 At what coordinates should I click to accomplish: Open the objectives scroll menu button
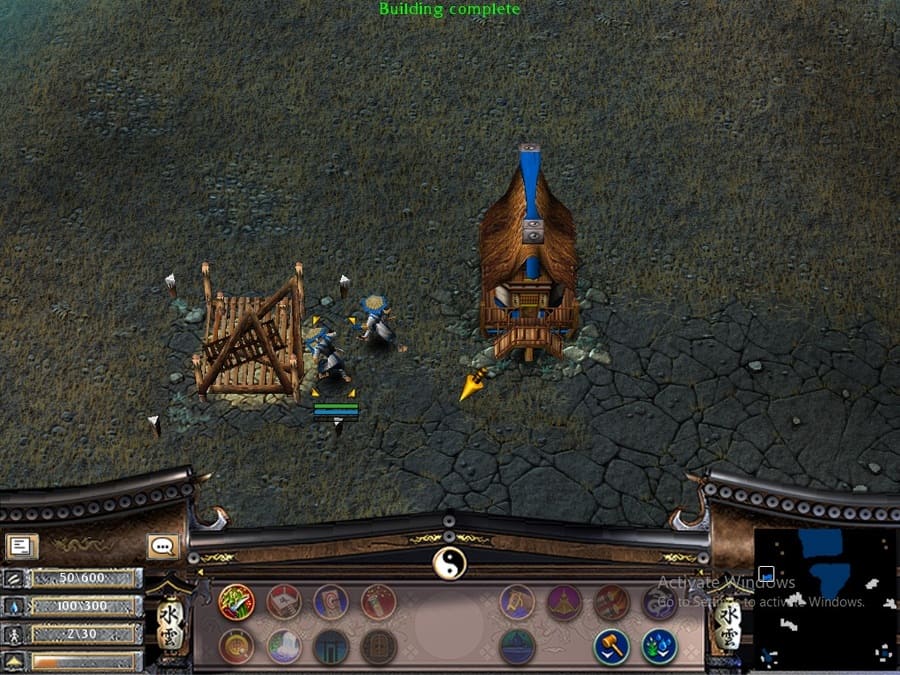coord(21,546)
